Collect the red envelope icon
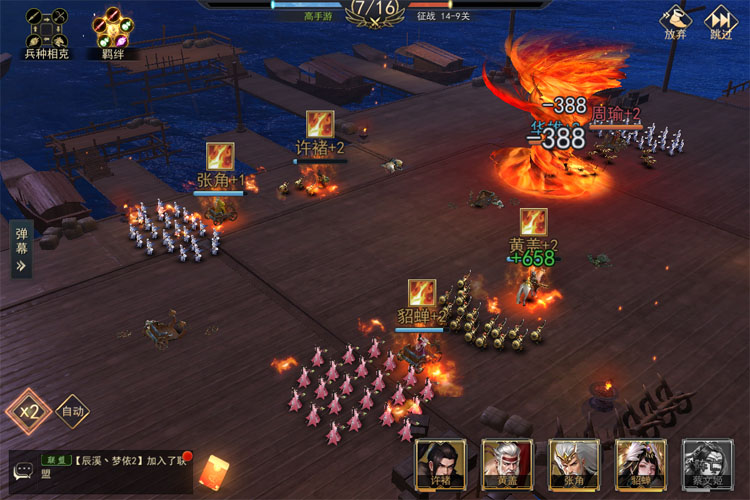Viewport: 750px width, 500px height. click(214, 471)
